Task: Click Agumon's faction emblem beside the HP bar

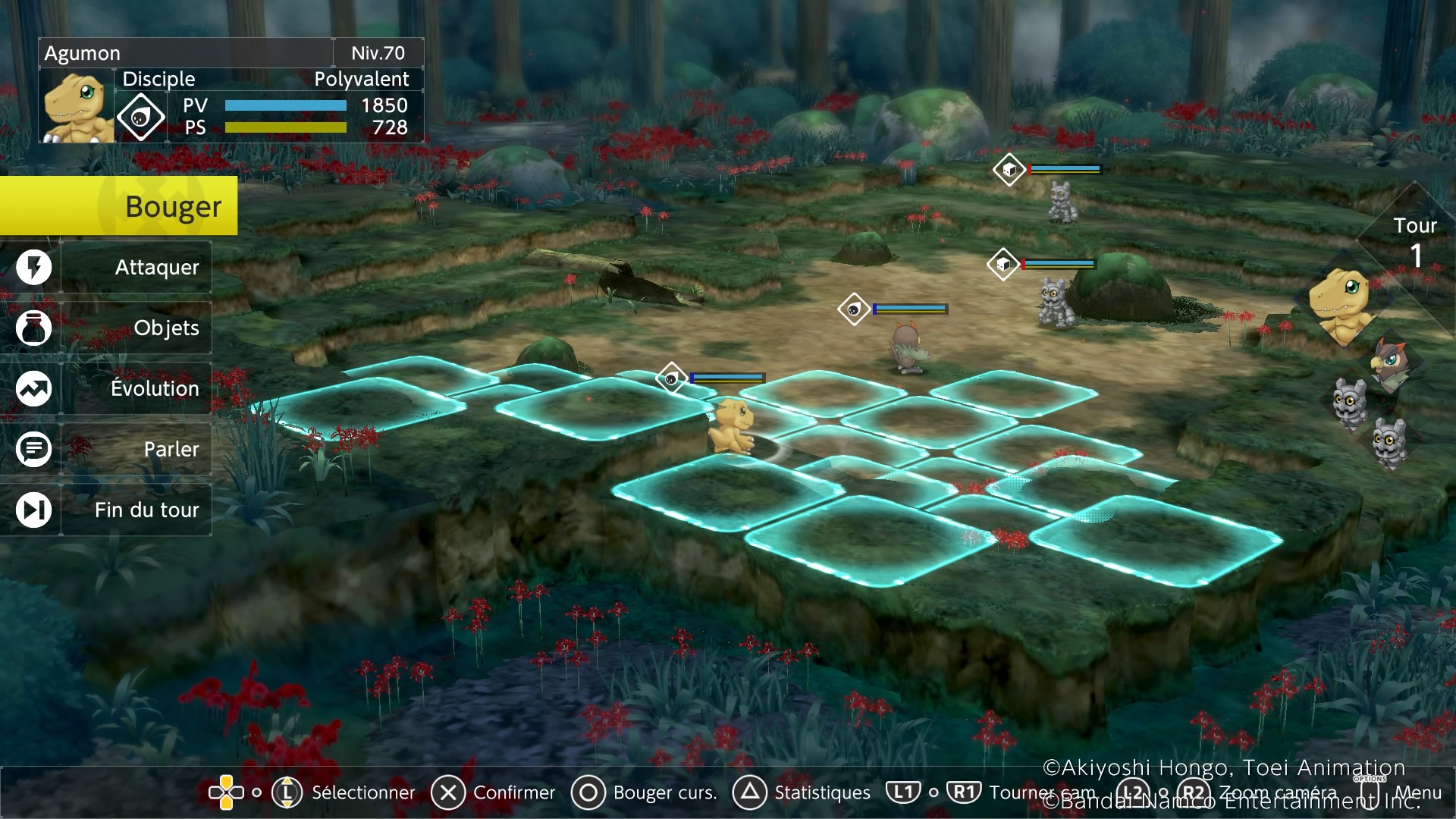Action: click(143, 115)
